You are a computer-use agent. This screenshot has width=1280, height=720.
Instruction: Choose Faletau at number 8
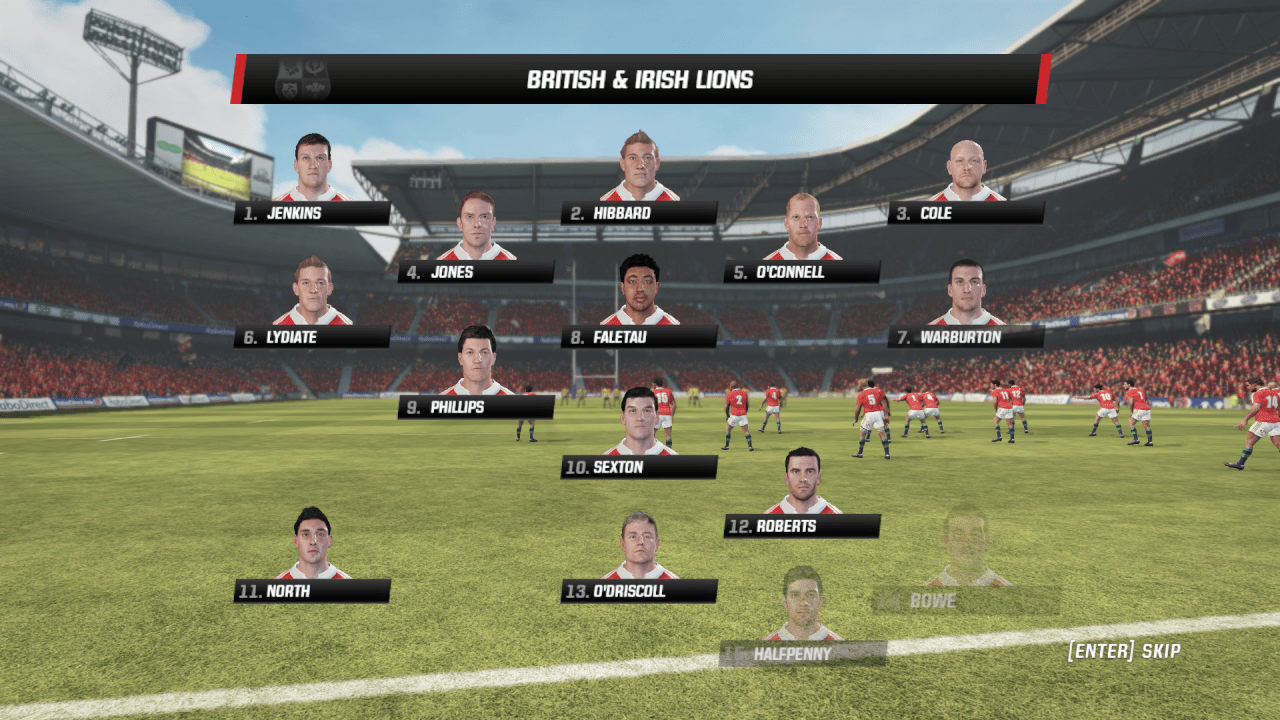(639, 338)
